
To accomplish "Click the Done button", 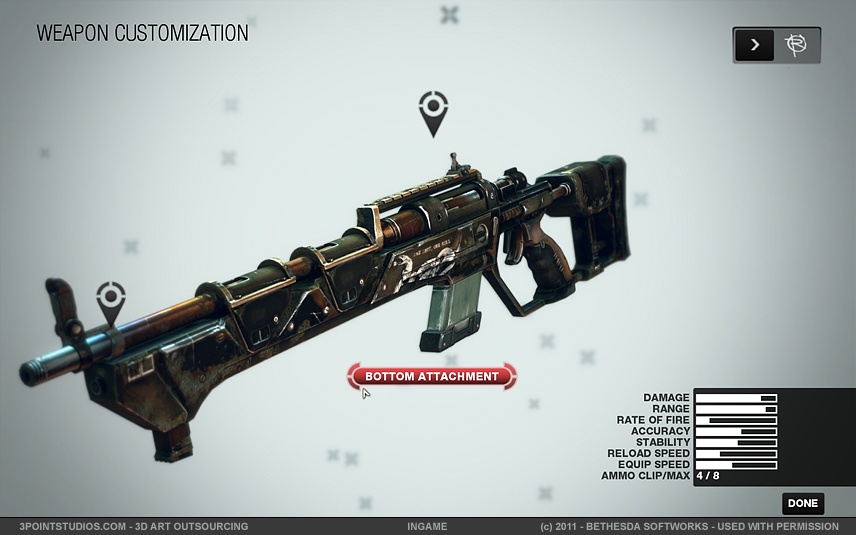I will (802, 503).
